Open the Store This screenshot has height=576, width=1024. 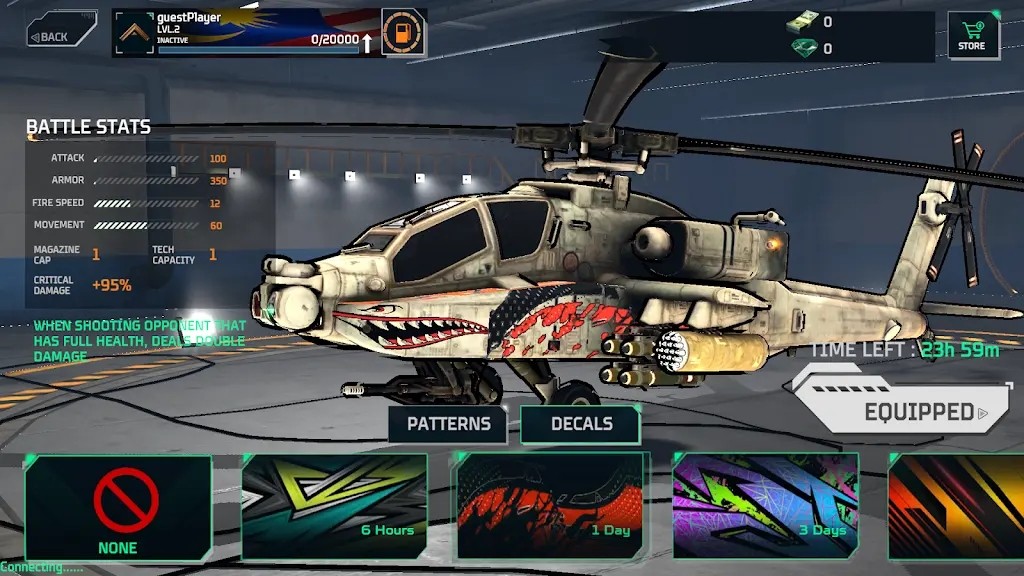tap(973, 35)
